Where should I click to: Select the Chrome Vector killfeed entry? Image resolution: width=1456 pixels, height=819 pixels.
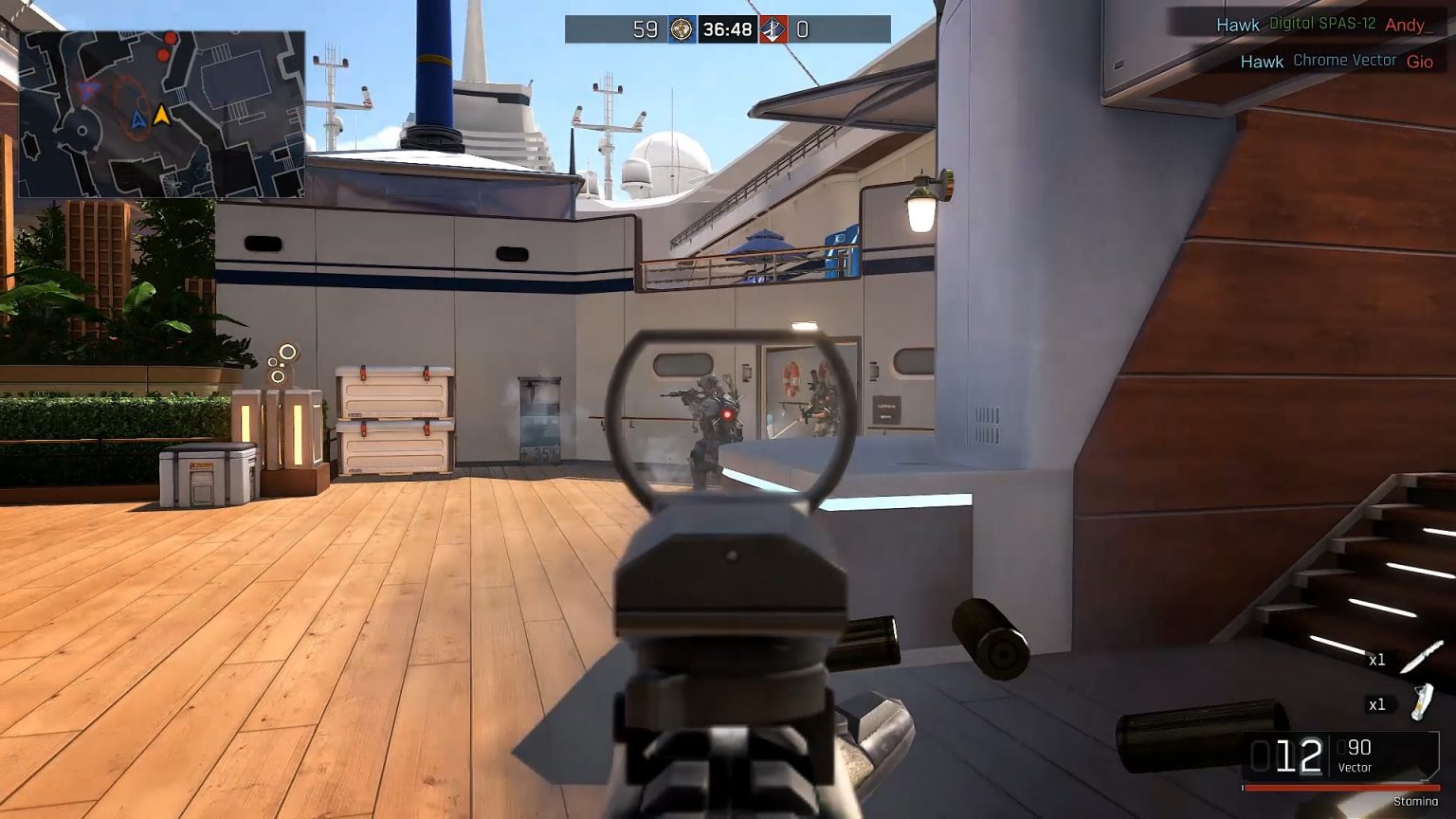coord(1345,61)
